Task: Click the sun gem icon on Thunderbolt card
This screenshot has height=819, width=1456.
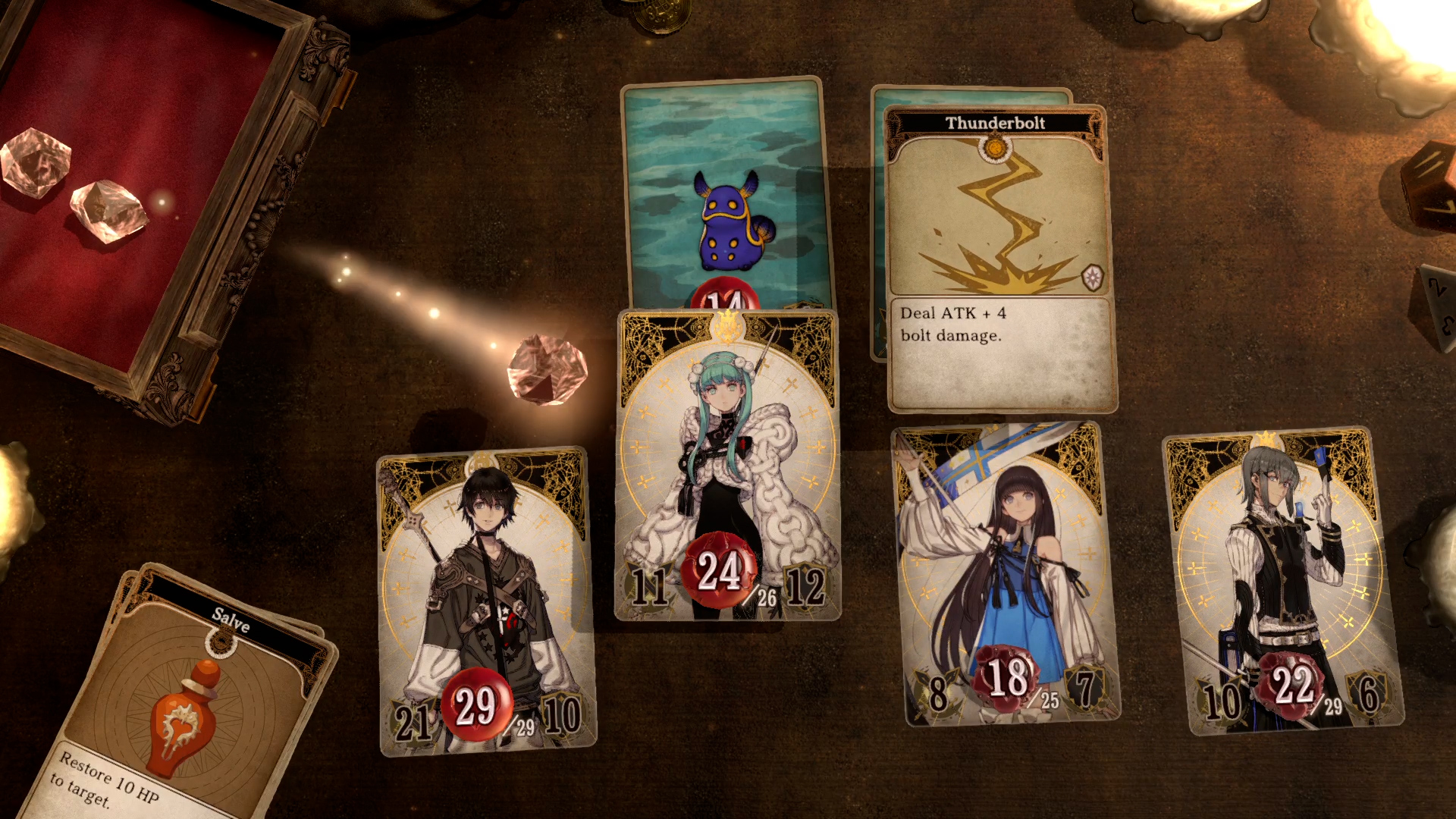Action: click(994, 147)
